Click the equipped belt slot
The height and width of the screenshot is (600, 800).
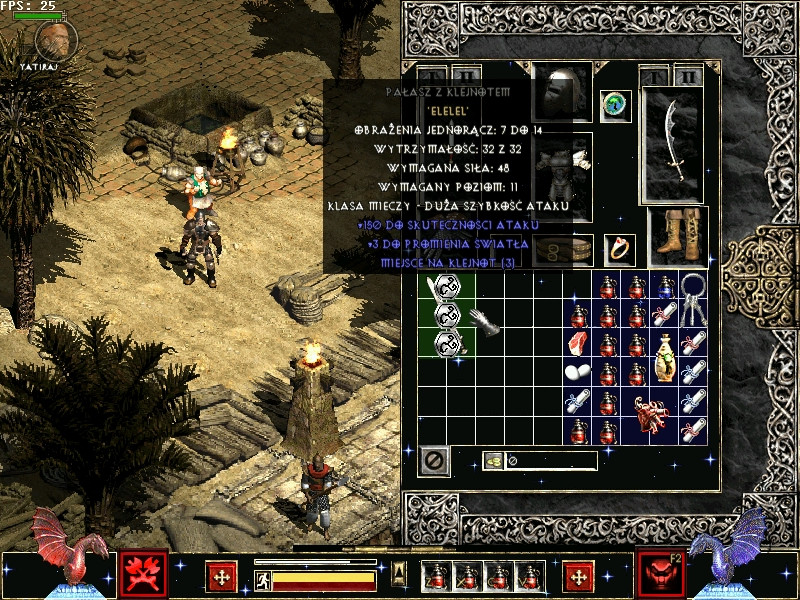[x=562, y=250]
